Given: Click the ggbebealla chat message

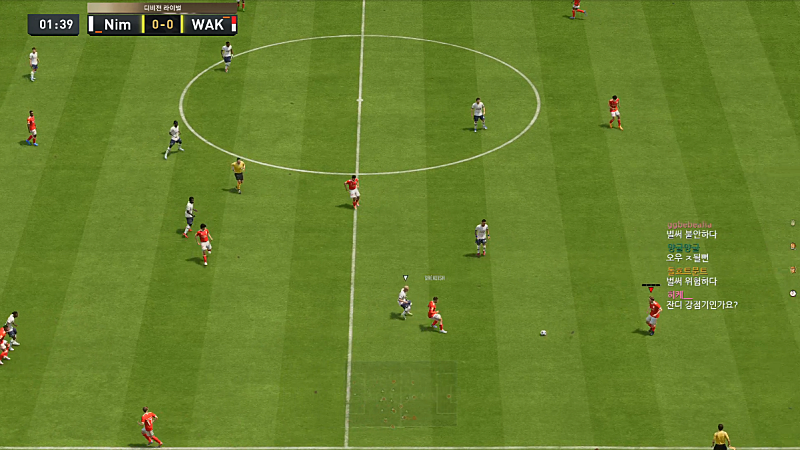Looking at the screenshot, I should (x=692, y=234).
